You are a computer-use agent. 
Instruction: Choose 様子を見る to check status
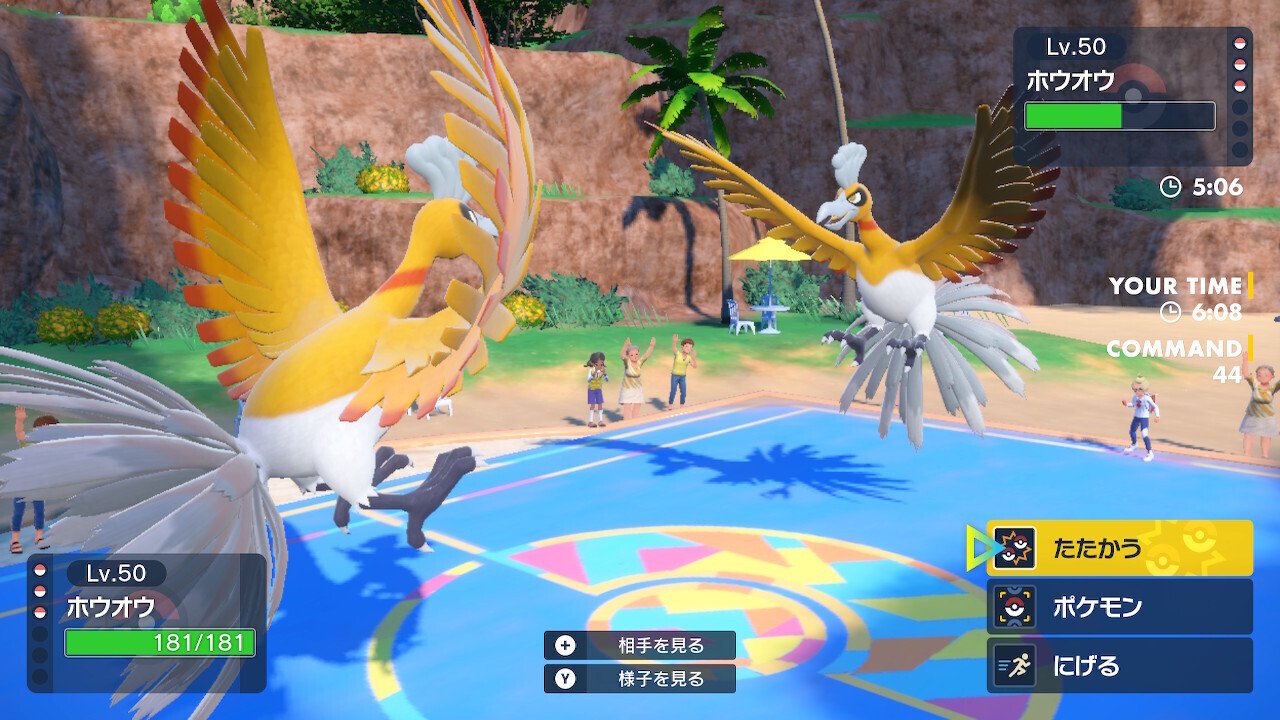[640, 679]
